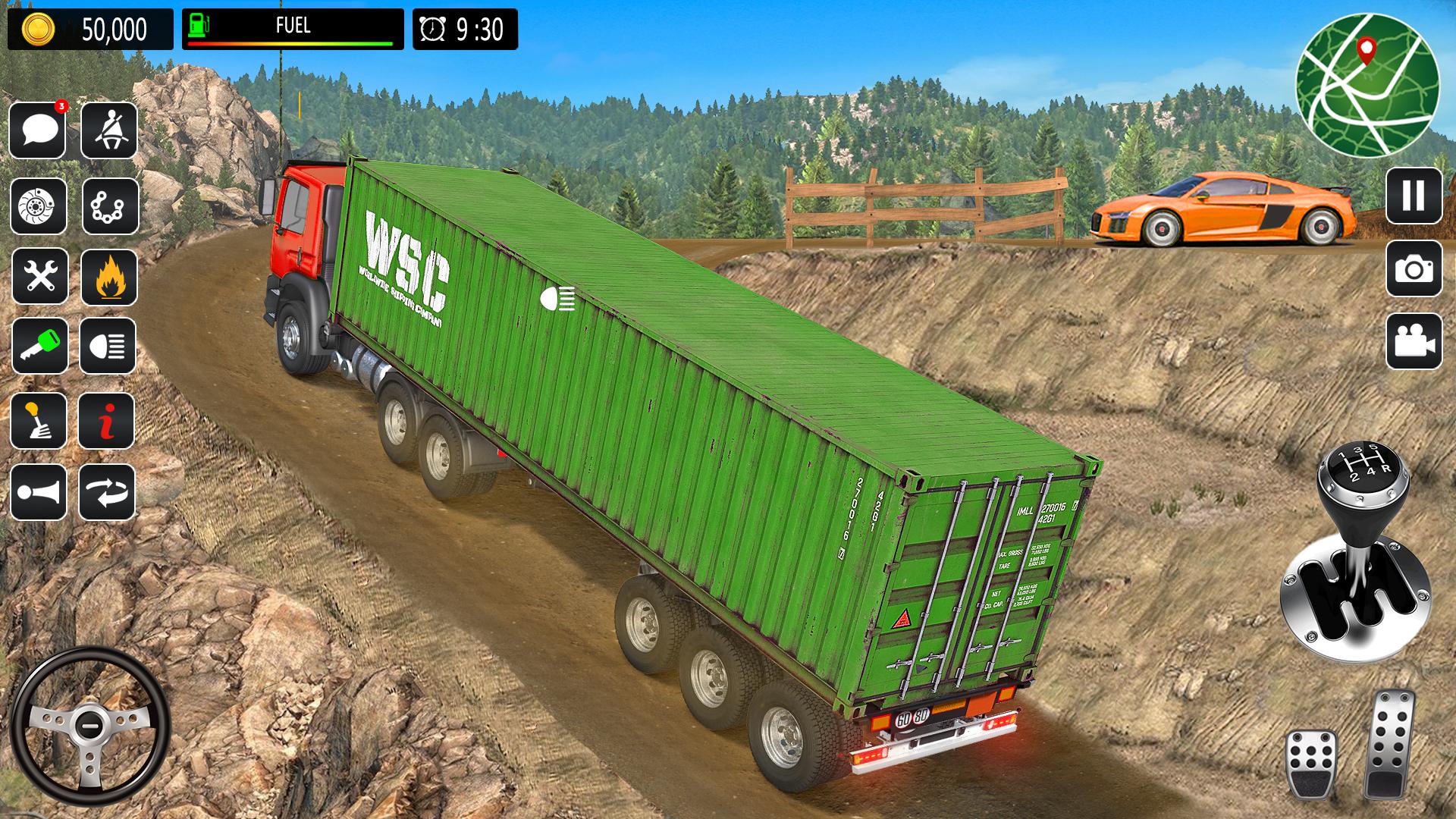Screen dimensions: 1456x819
Task: Click the steering wheel control
Action: pyautogui.click(x=89, y=726)
